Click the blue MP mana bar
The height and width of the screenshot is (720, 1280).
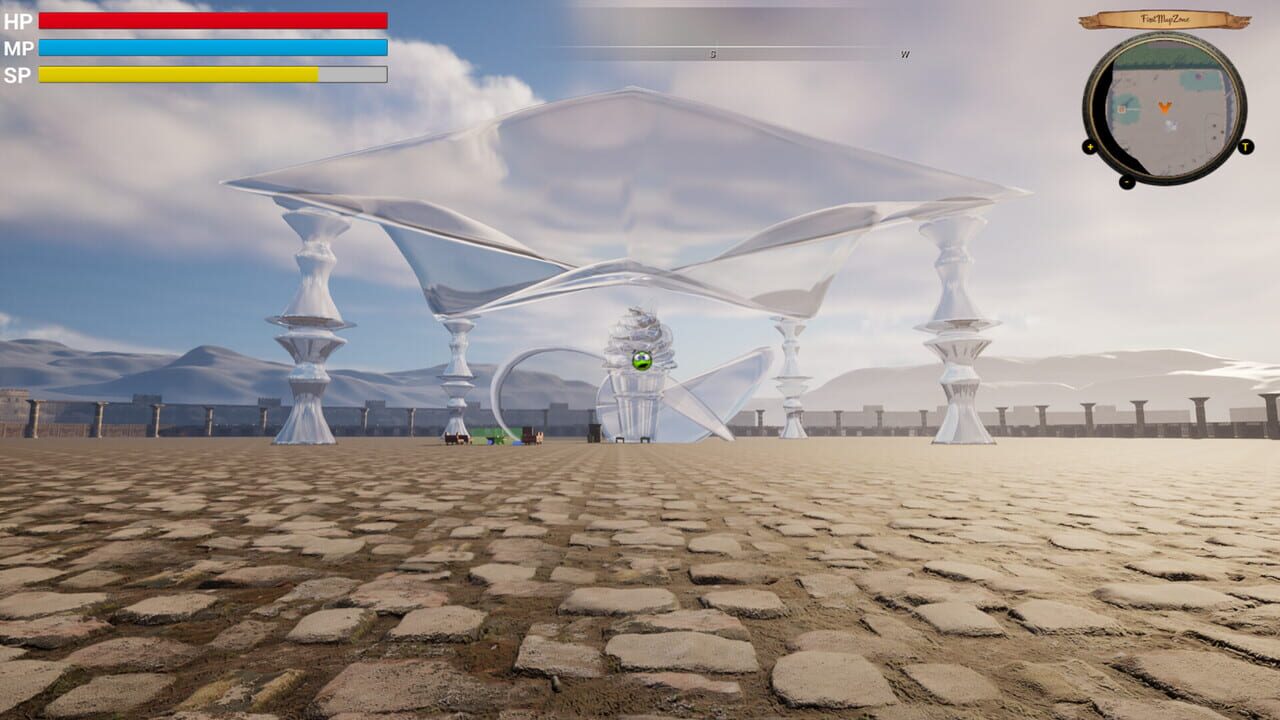tap(210, 45)
